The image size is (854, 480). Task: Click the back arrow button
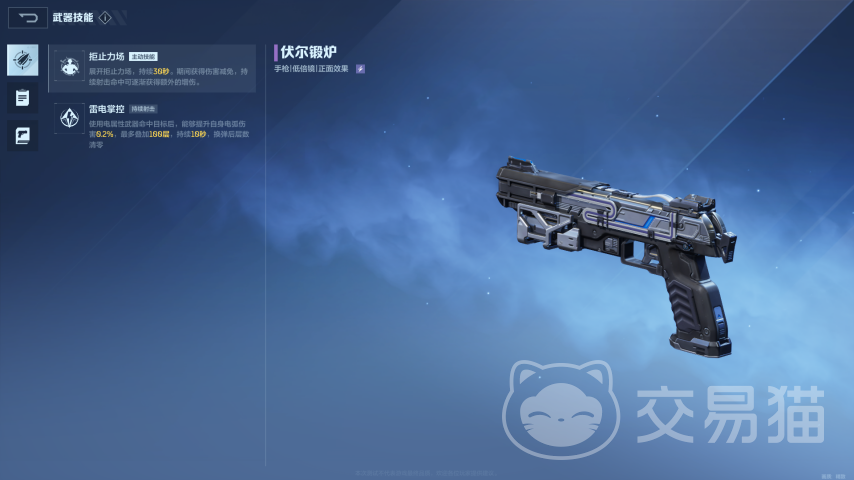27,17
